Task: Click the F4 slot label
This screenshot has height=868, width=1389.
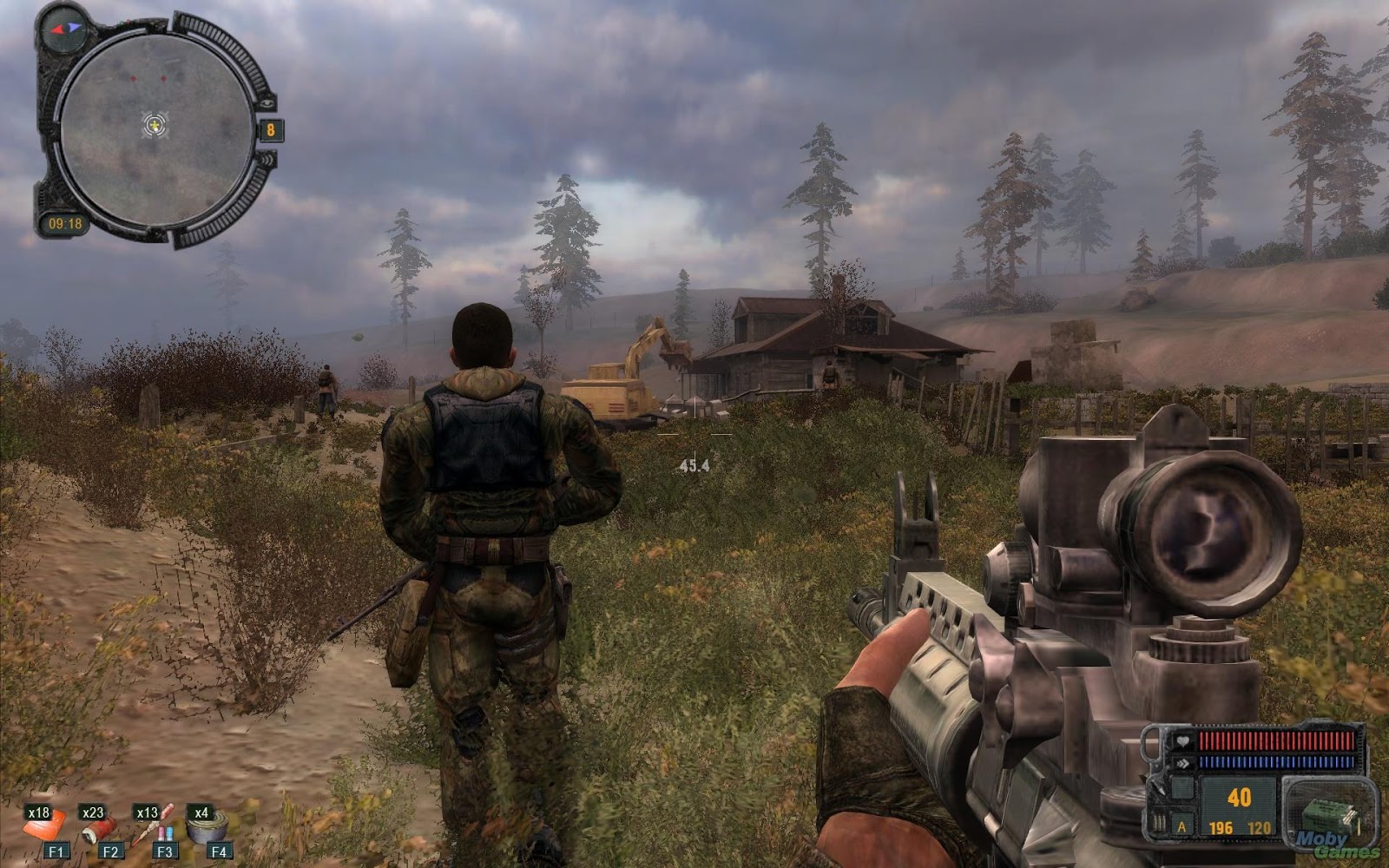Action: click(219, 850)
